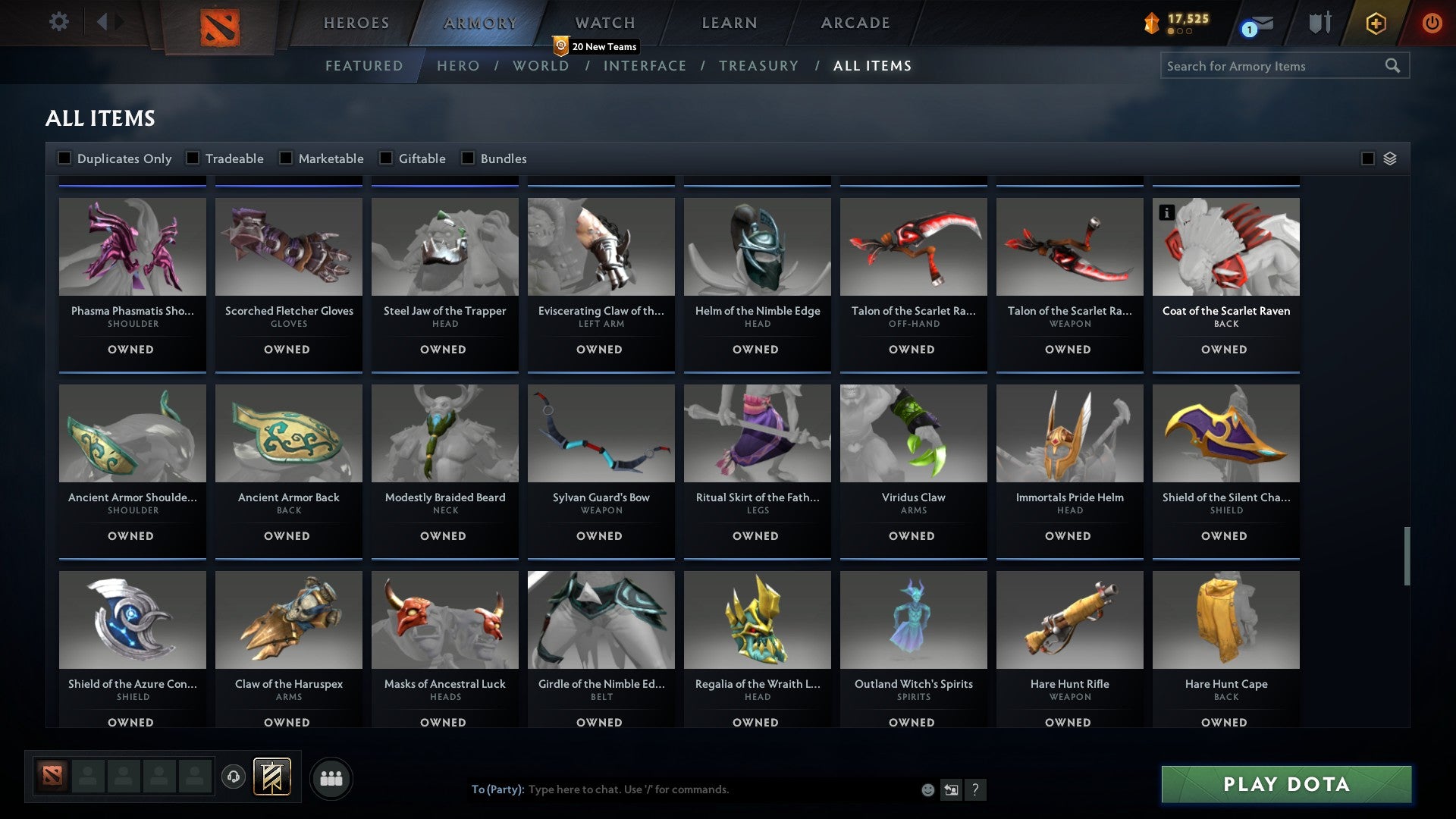Click in the party chat input field
Viewport: 1456px width, 819px height.
tap(682, 789)
